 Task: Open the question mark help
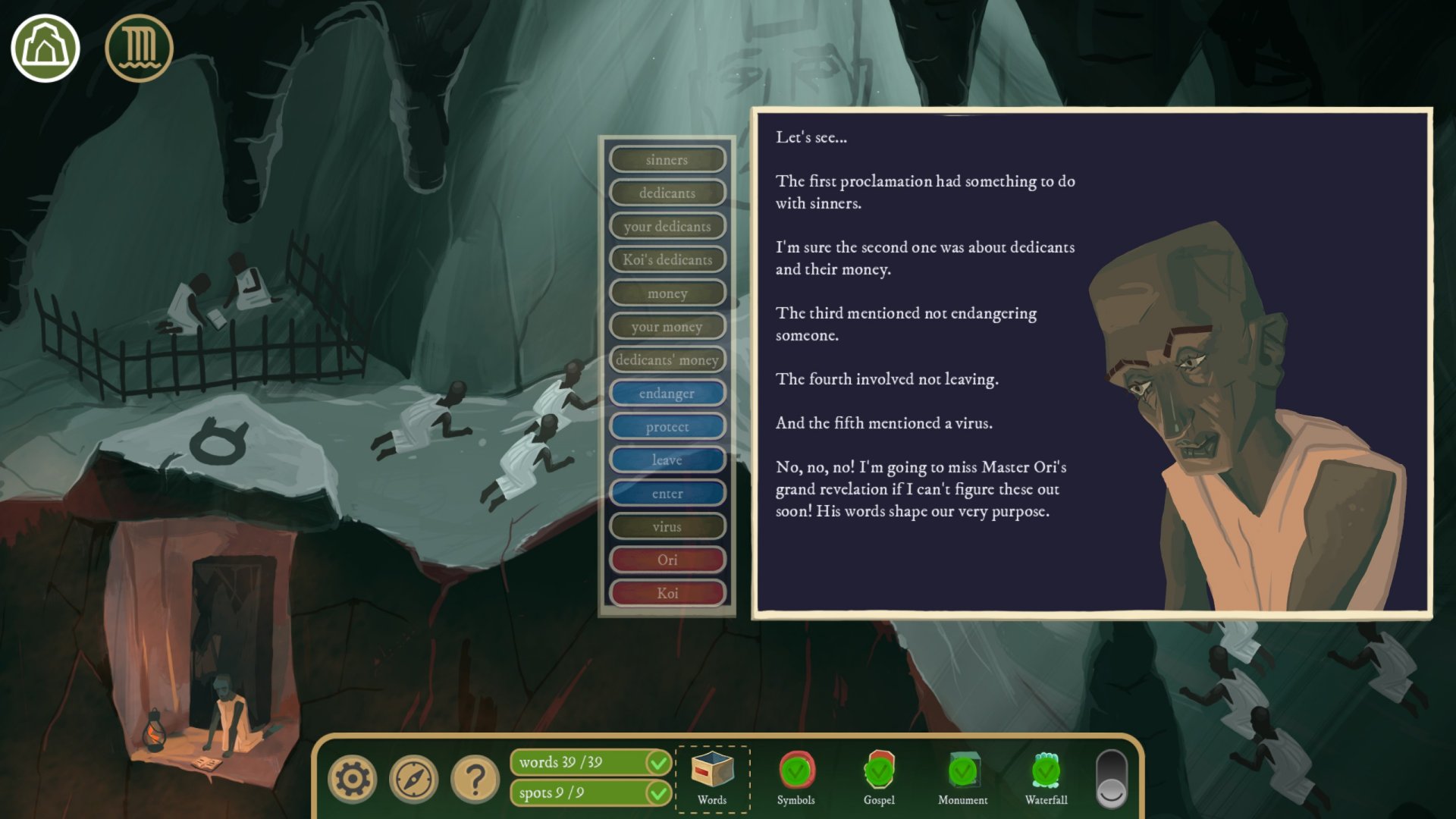pyautogui.click(x=475, y=779)
